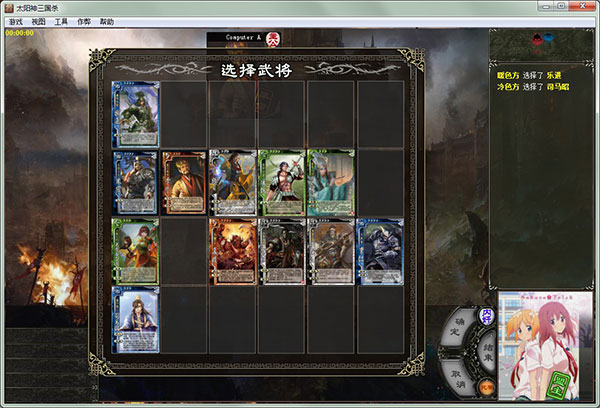Select the teal-robed long-haired general card
Viewport: 600px width, 408px height.
pyautogui.click(x=331, y=182)
